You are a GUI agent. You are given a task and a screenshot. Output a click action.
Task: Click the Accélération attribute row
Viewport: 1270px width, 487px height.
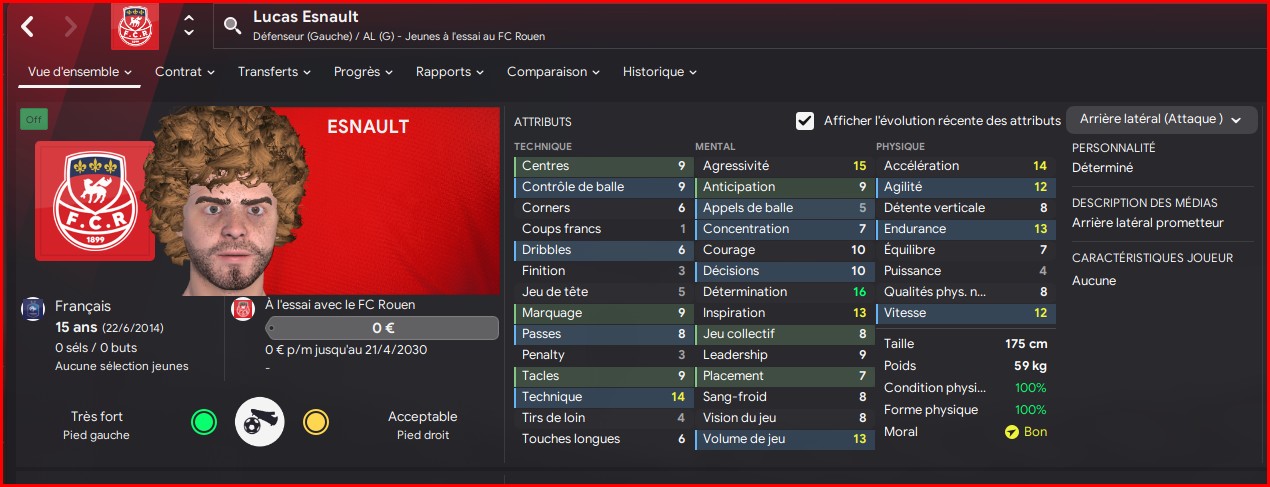[x=964, y=166]
